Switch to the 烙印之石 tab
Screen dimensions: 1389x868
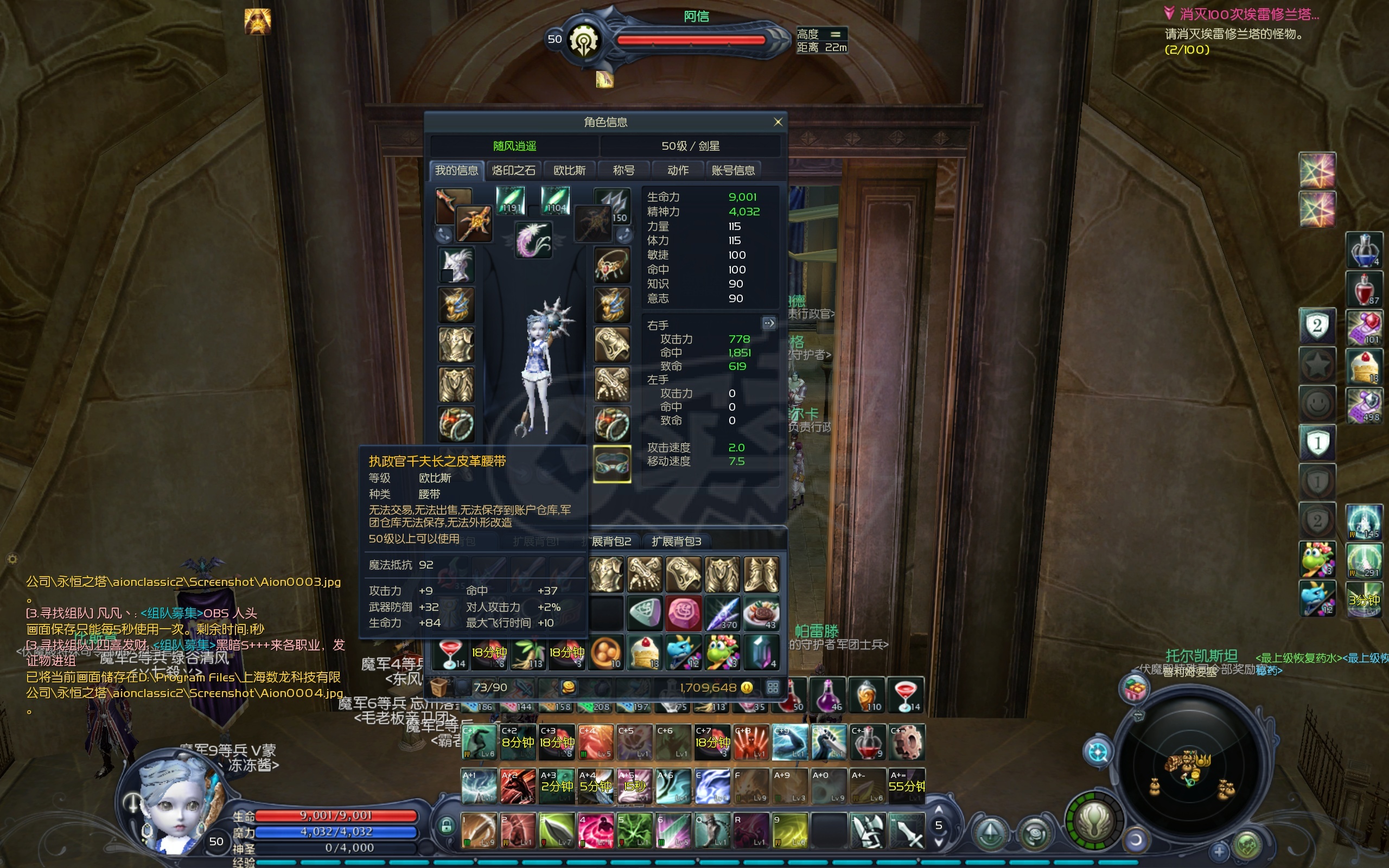pos(513,170)
